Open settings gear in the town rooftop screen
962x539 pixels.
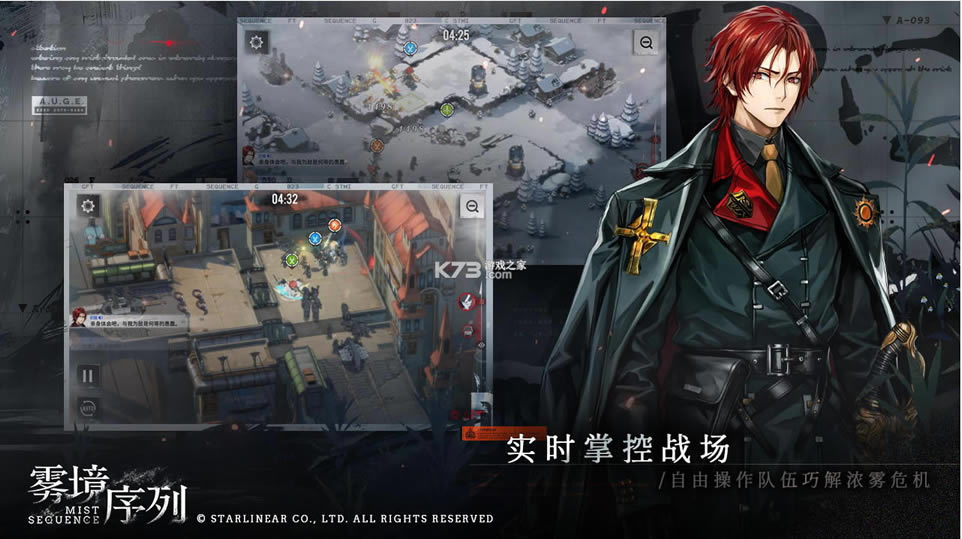(x=88, y=205)
